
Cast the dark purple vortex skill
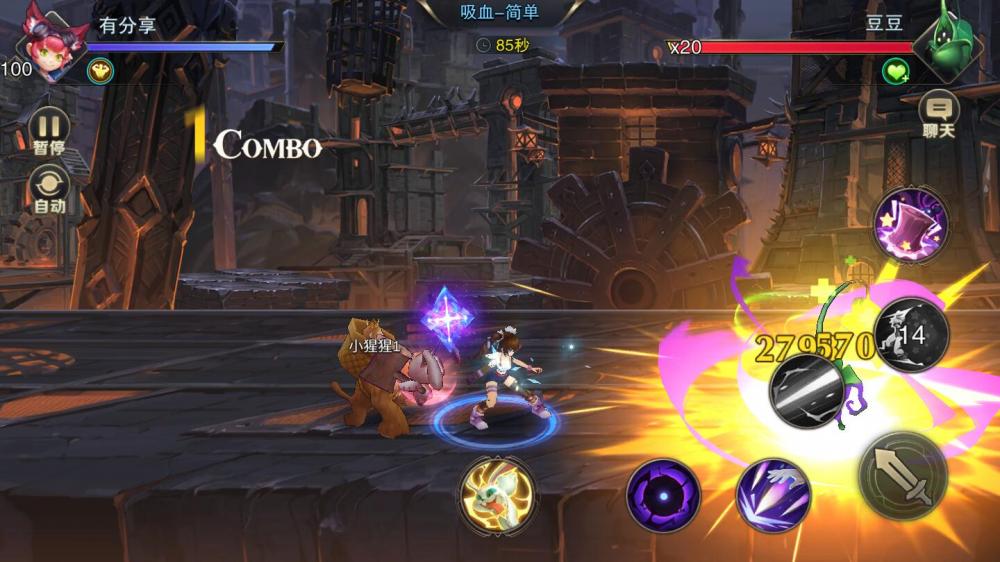(x=662, y=494)
